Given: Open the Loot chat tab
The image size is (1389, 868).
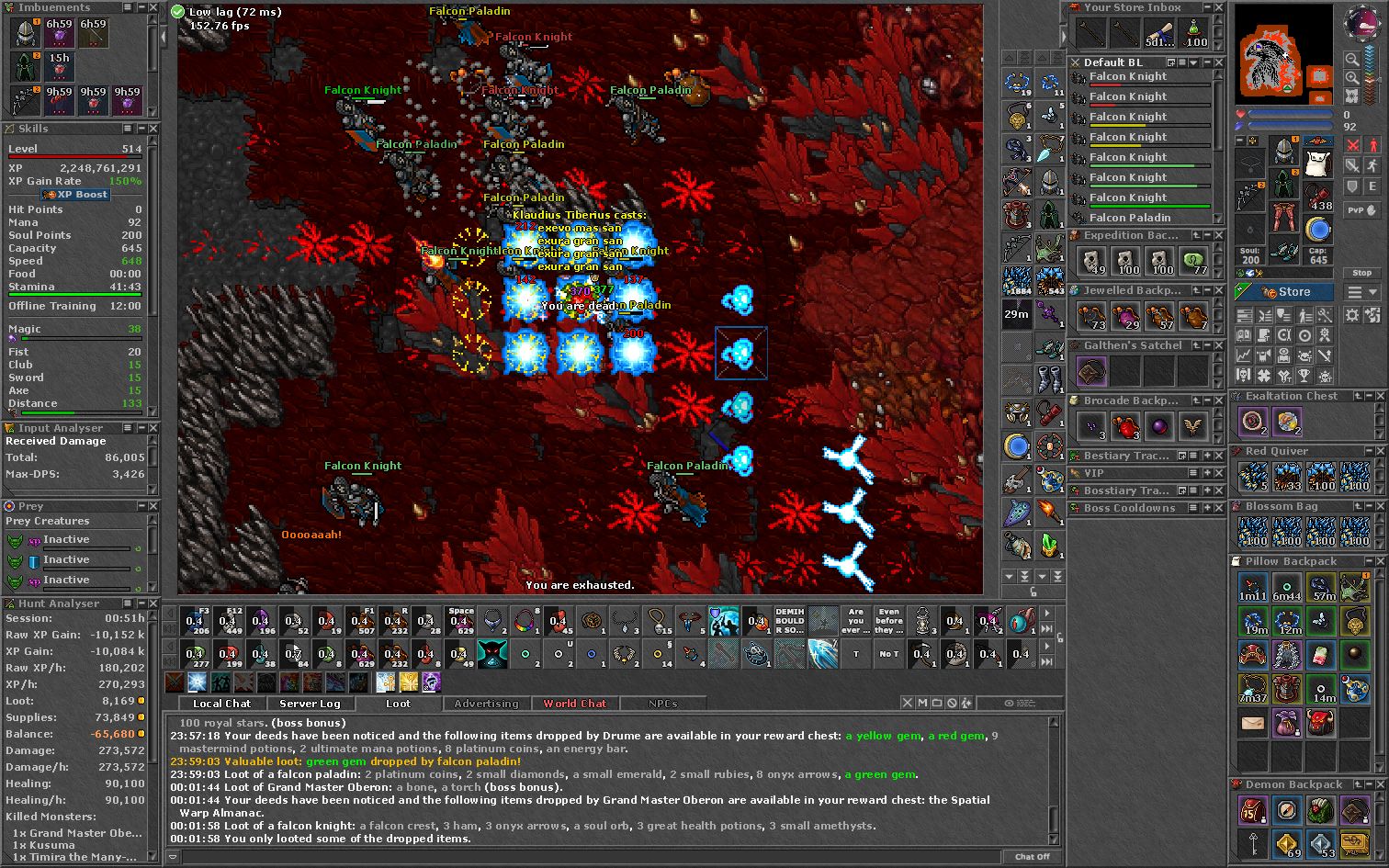Looking at the screenshot, I should click(398, 704).
